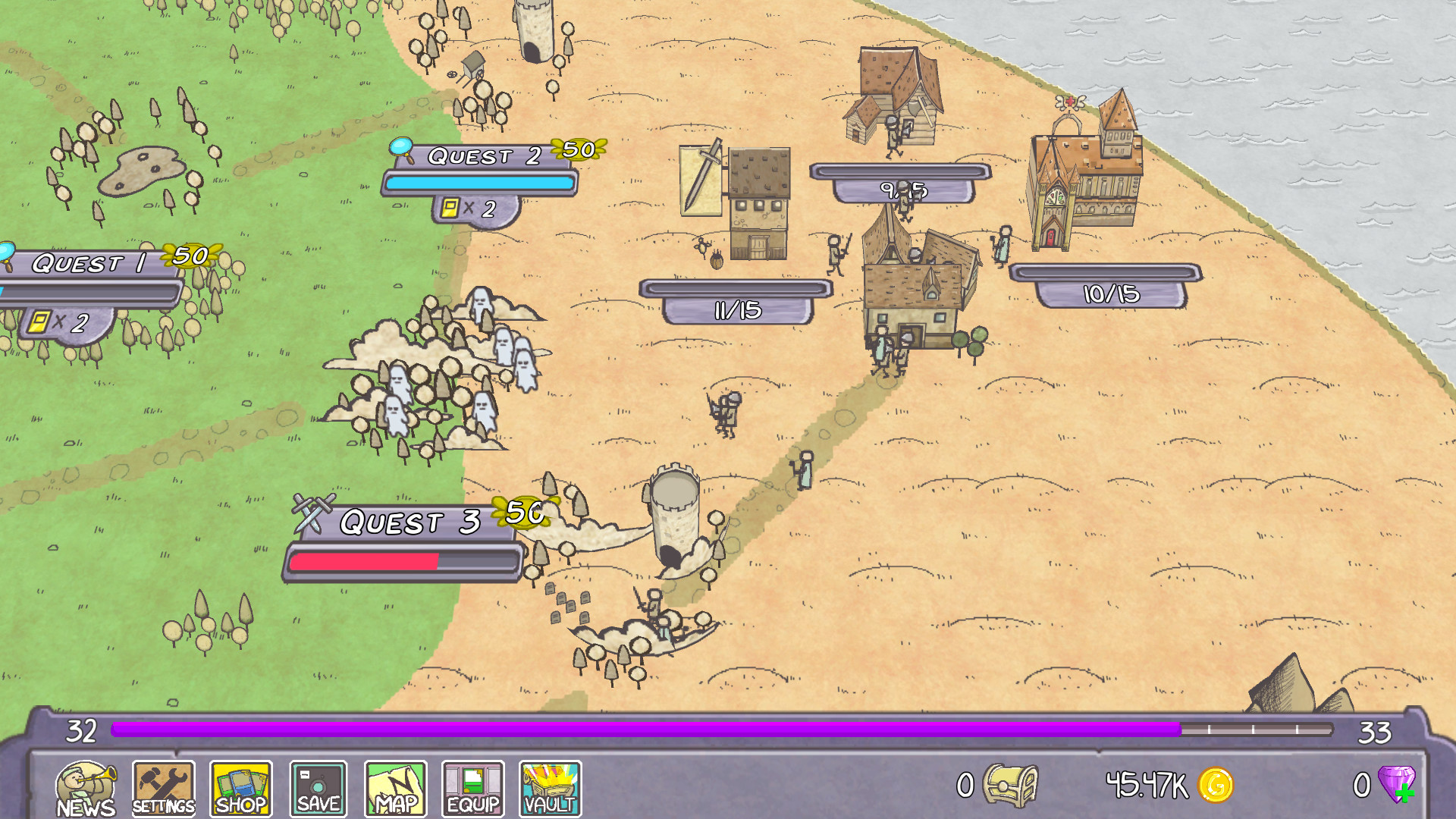Click the Quest 2 blue progress bar
Screen dimensions: 1456x819
pos(480,183)
